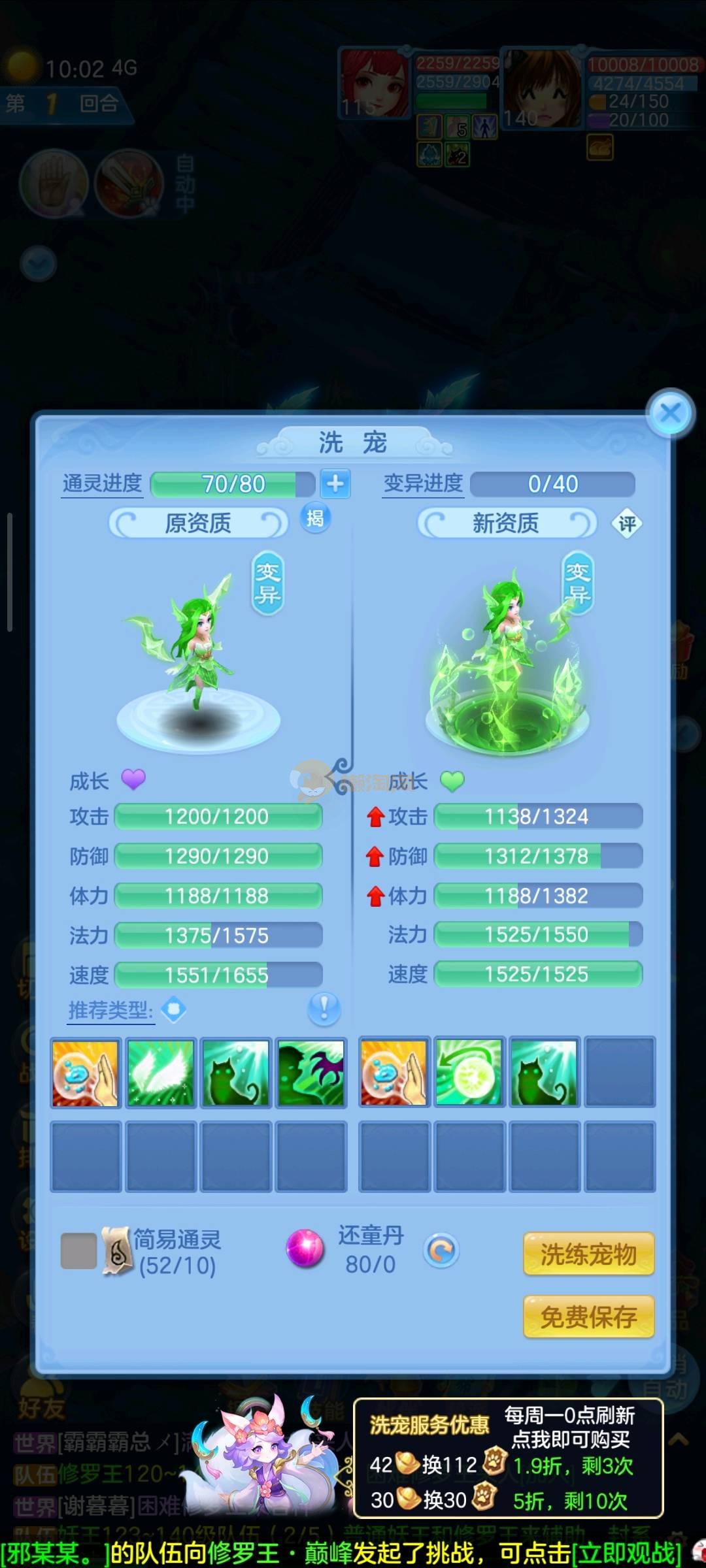Select the white feather wing skill icon
Viewport: 706px width, 1568px height.
tap(161, 1073)
